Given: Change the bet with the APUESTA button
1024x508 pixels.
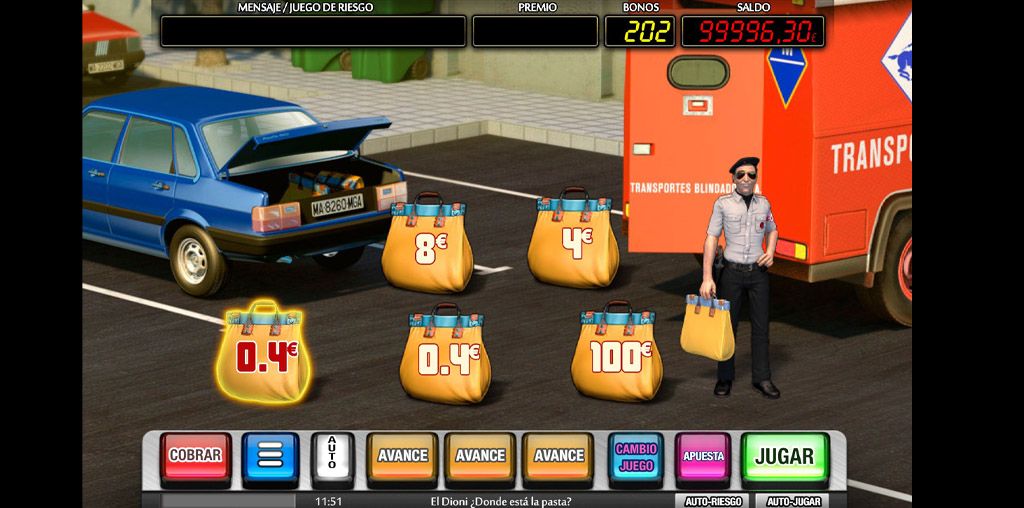Looking at the screenshot, I should pyautogui.click(x=703, y=457).
